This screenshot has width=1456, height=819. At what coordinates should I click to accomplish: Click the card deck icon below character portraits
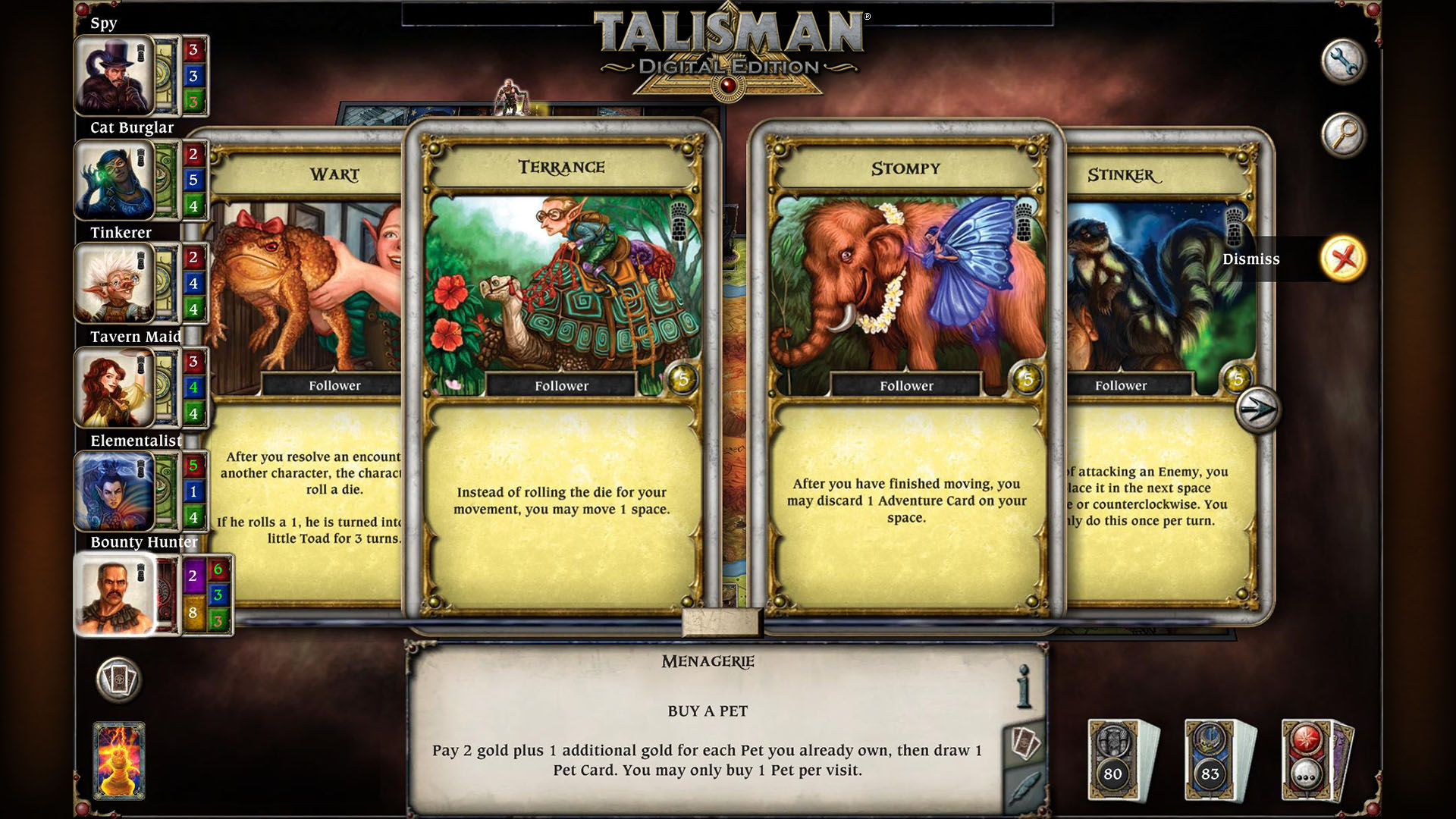(118, 680)
